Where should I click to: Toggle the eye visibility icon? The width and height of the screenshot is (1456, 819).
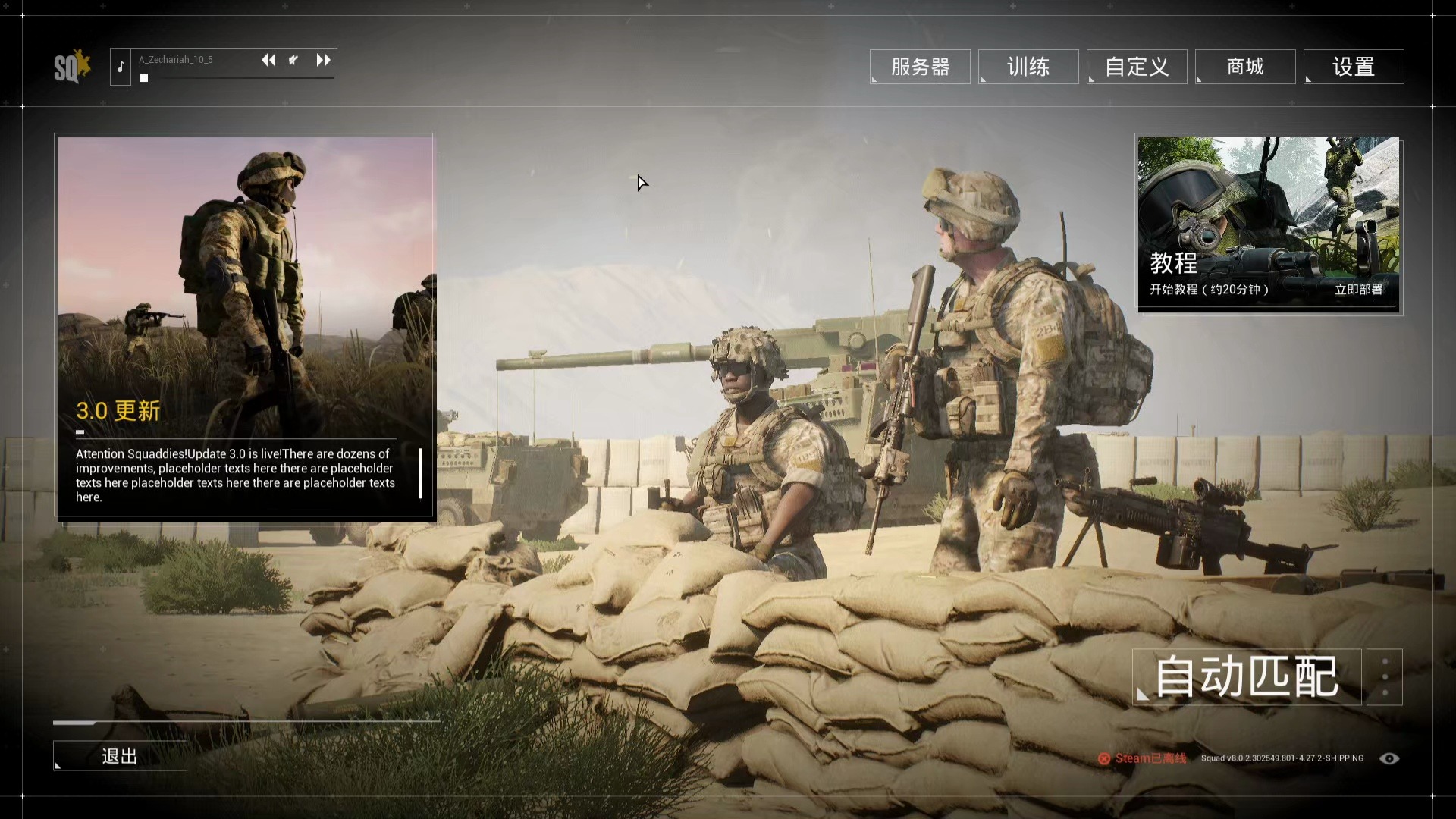tap(1389, 758)
